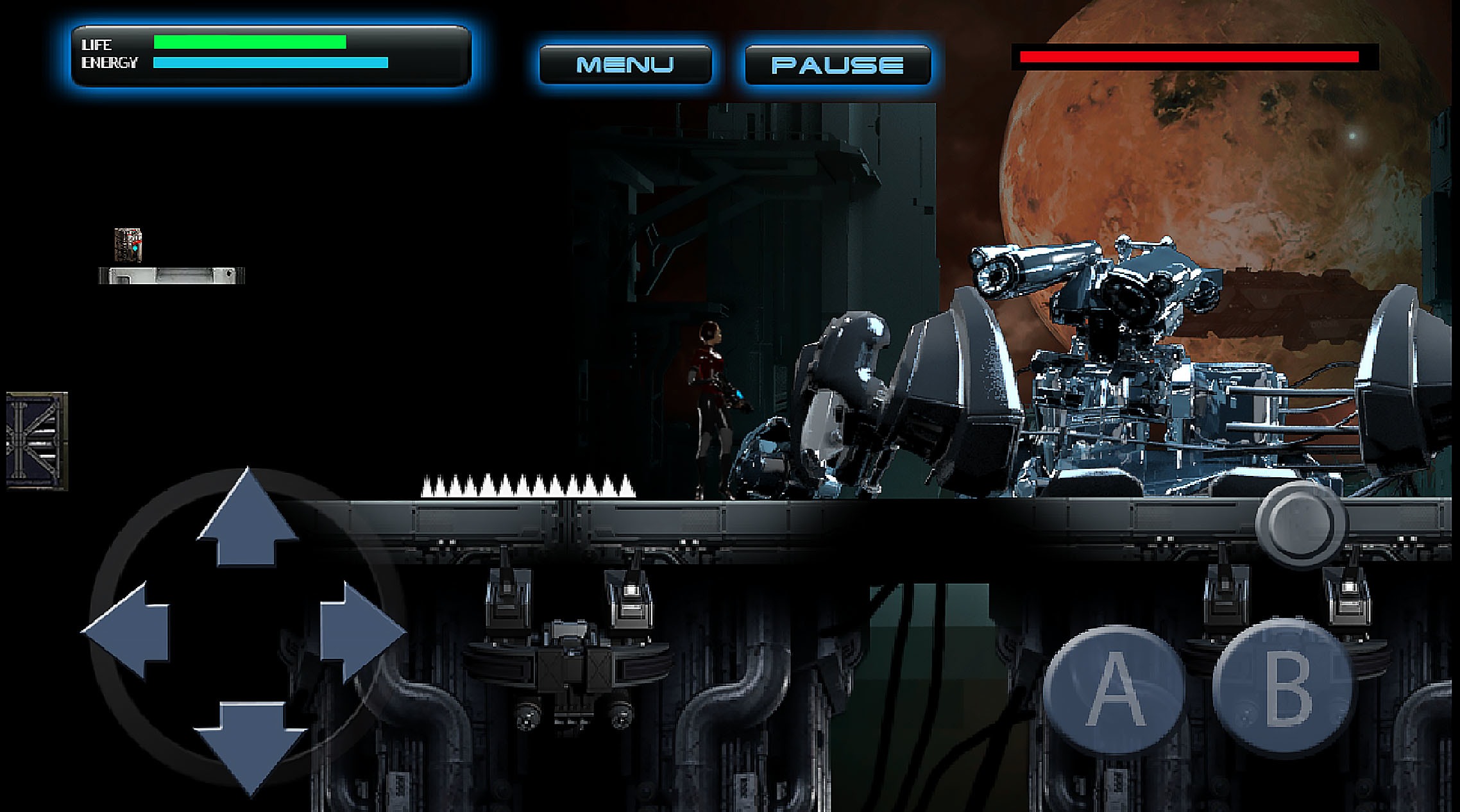Tap the blue ENERGY bar

[269, 63]
